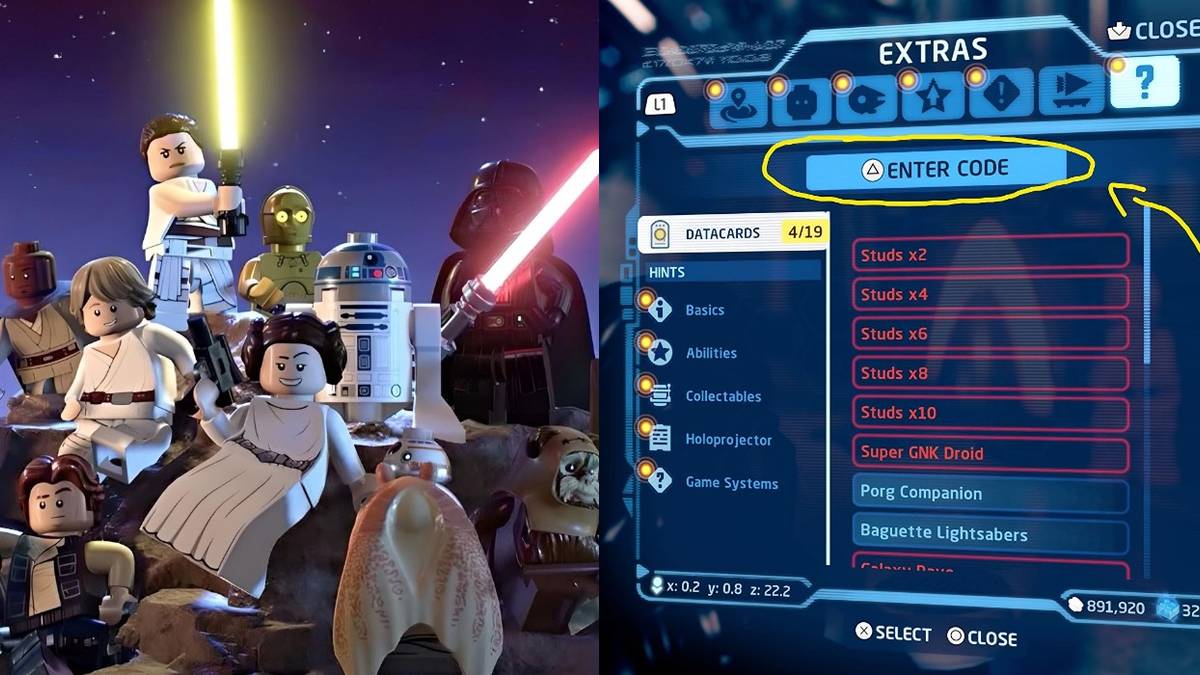
Task: Toggle the Baguette Lightsabers extra
Action: click(x=990, y=533)
